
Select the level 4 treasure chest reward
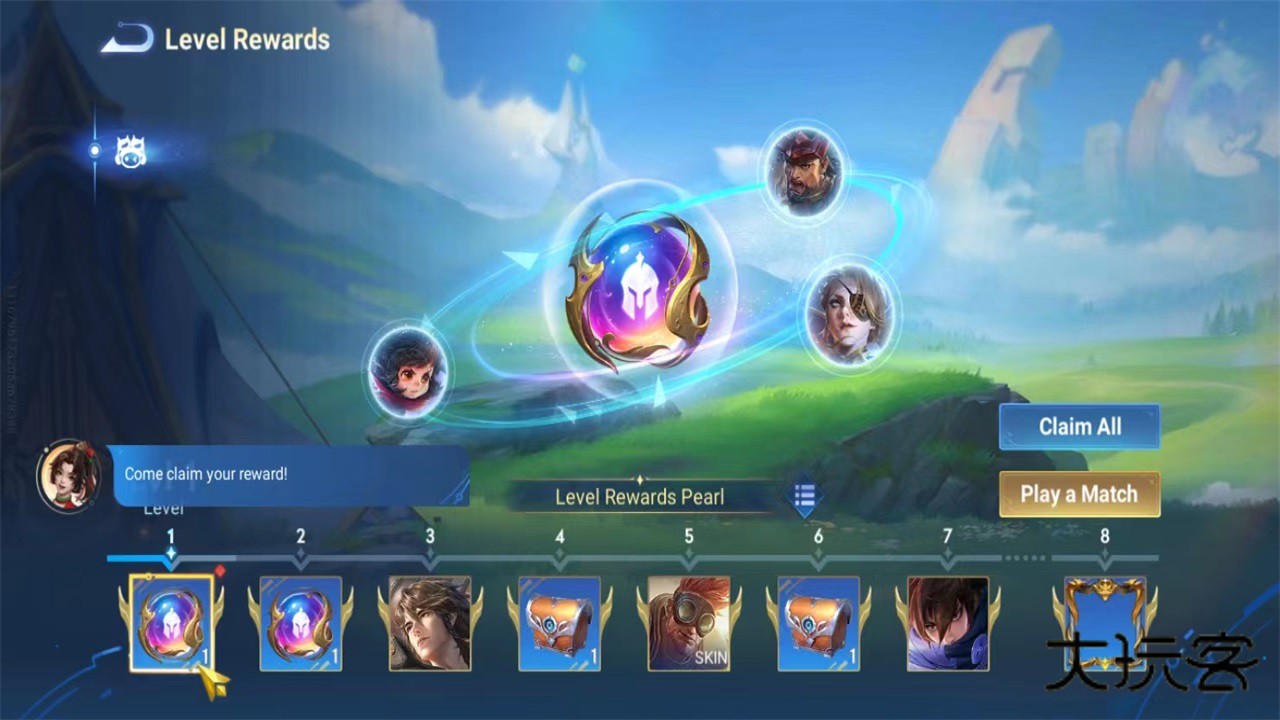tap(559, 623)
